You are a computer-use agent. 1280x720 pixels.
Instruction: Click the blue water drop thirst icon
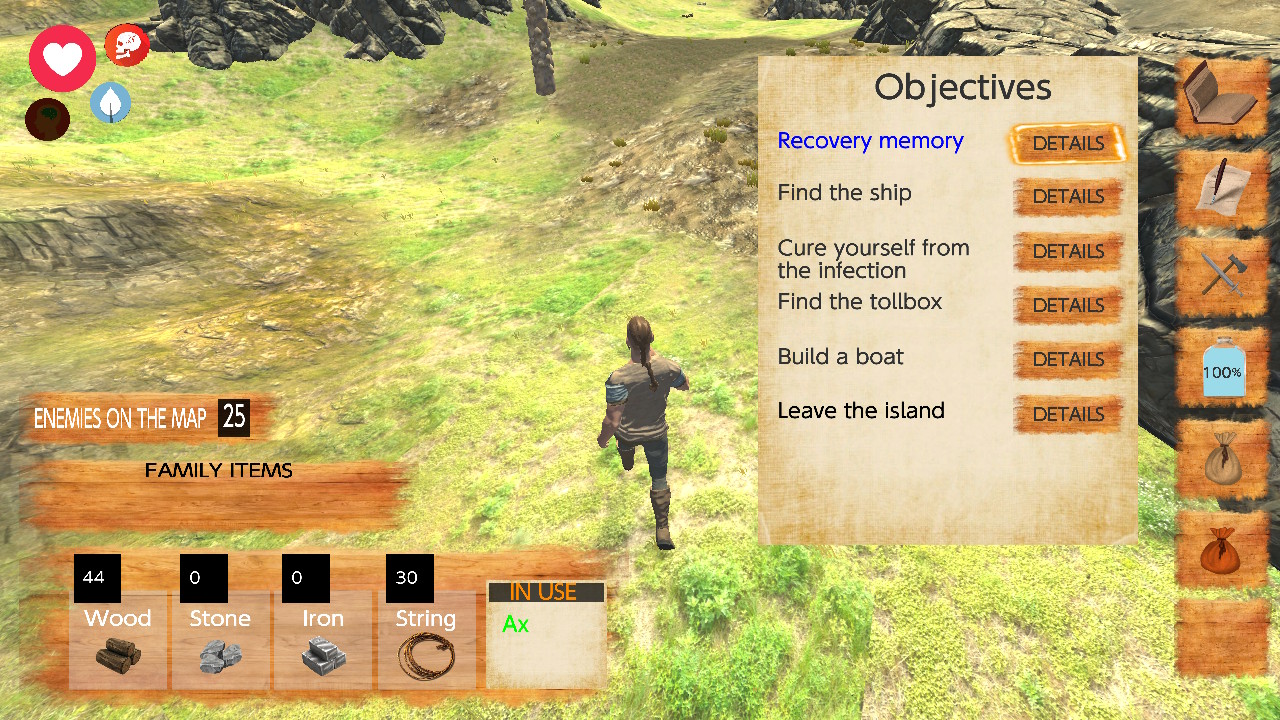pyautogui.click(x=110, y=103)
